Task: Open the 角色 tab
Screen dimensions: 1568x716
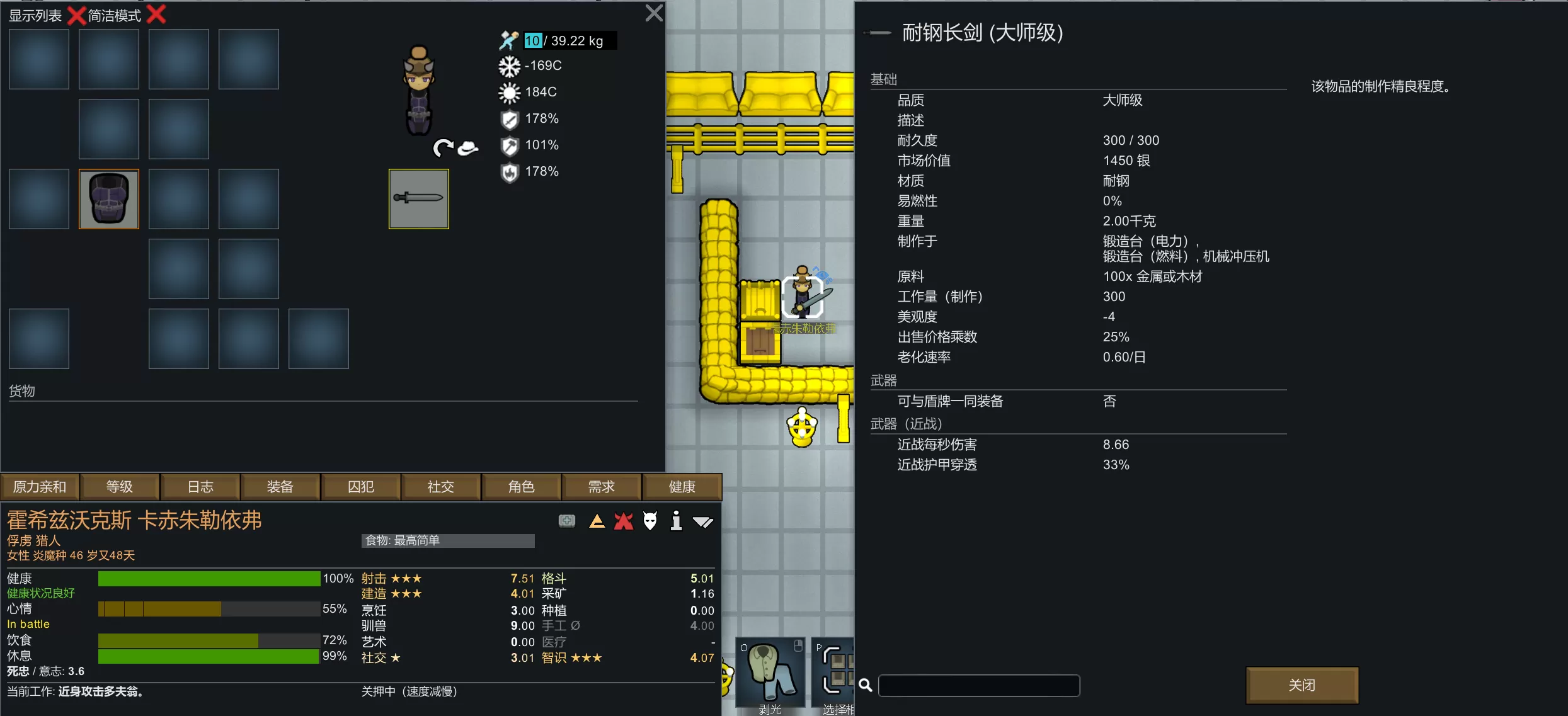Action: (x=522, y=487)
